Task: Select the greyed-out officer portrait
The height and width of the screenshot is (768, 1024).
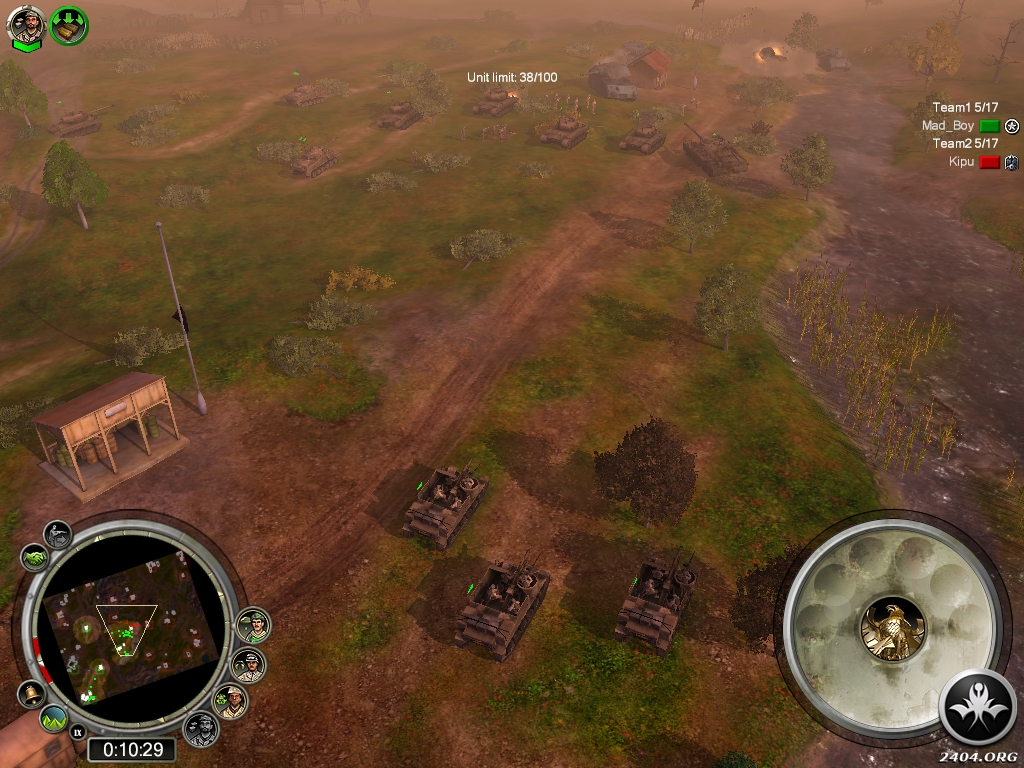Action: click(201, 728)
